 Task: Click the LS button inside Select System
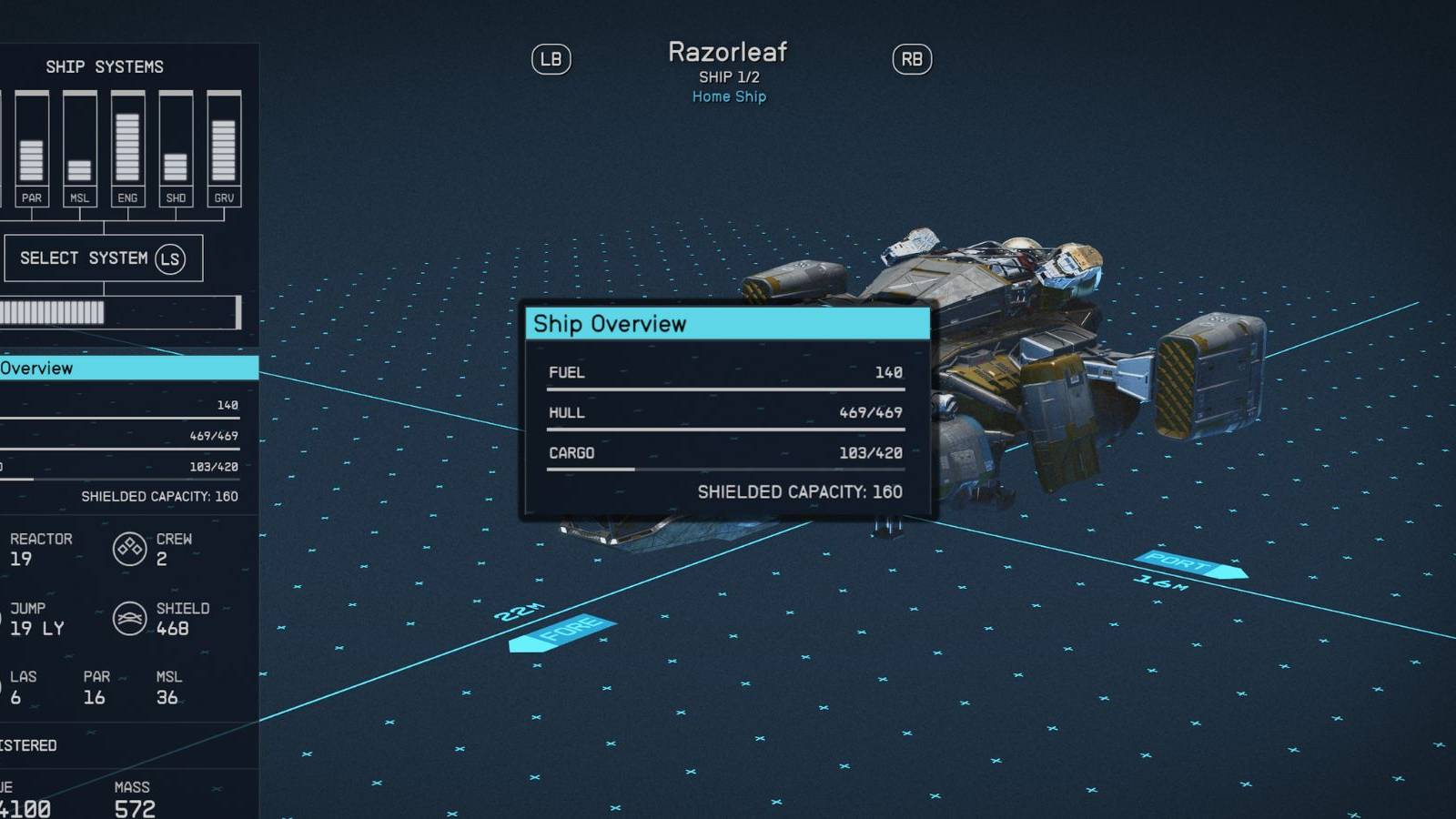[168, 258]
